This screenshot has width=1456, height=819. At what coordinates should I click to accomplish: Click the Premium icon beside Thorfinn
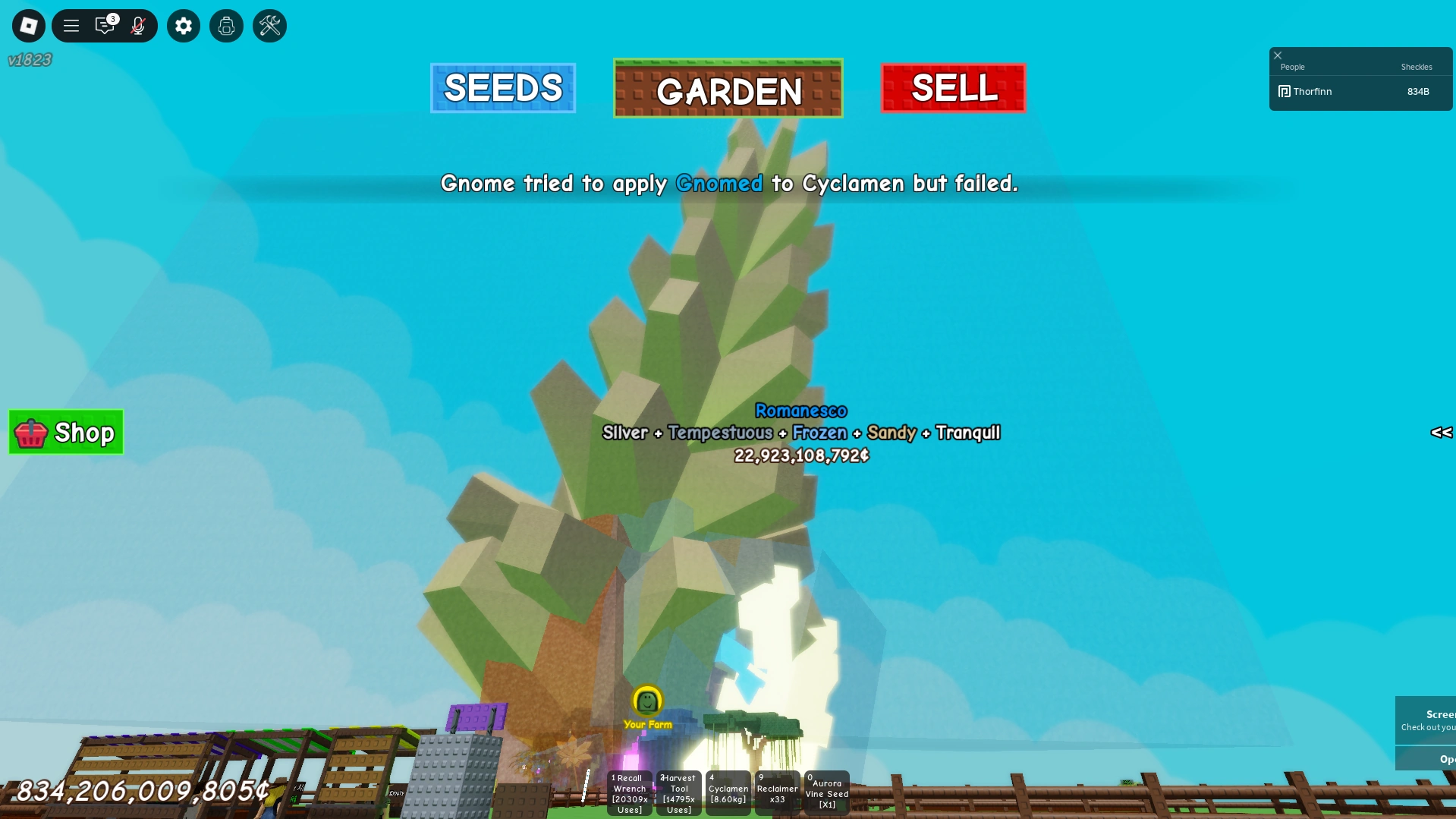(x=1284, y=91)
